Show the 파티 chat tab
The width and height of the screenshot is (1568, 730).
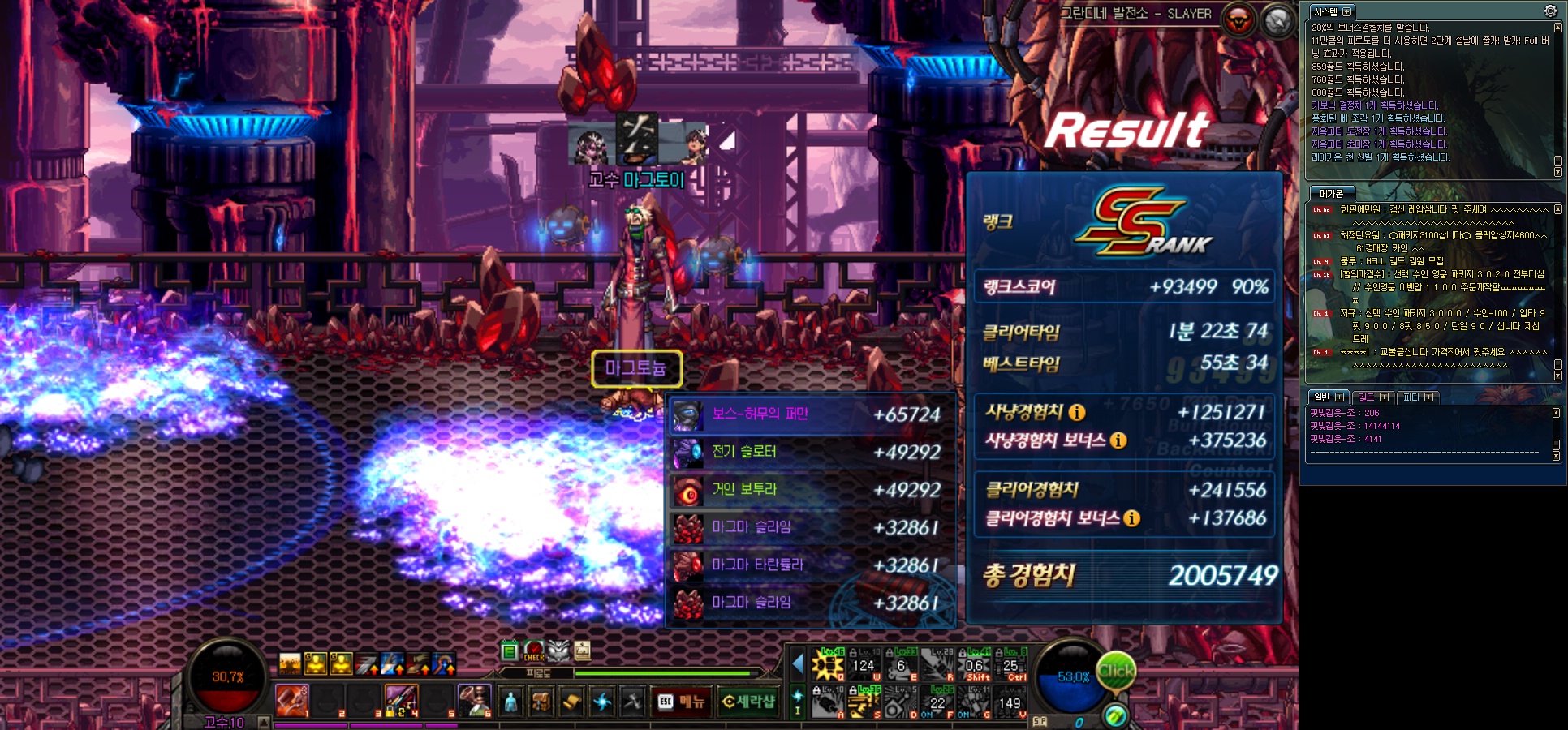click(1417, 397)
